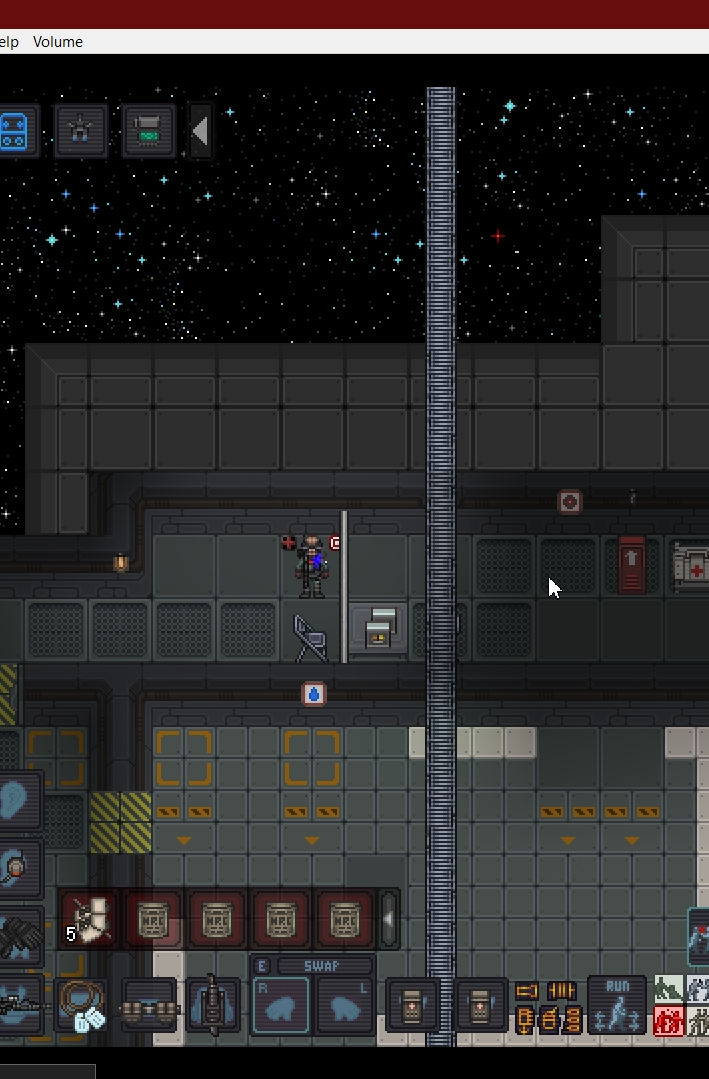Open the dog tags ID slot
The height and width of the screenshot is (1079, 709).
point(85,1005)
